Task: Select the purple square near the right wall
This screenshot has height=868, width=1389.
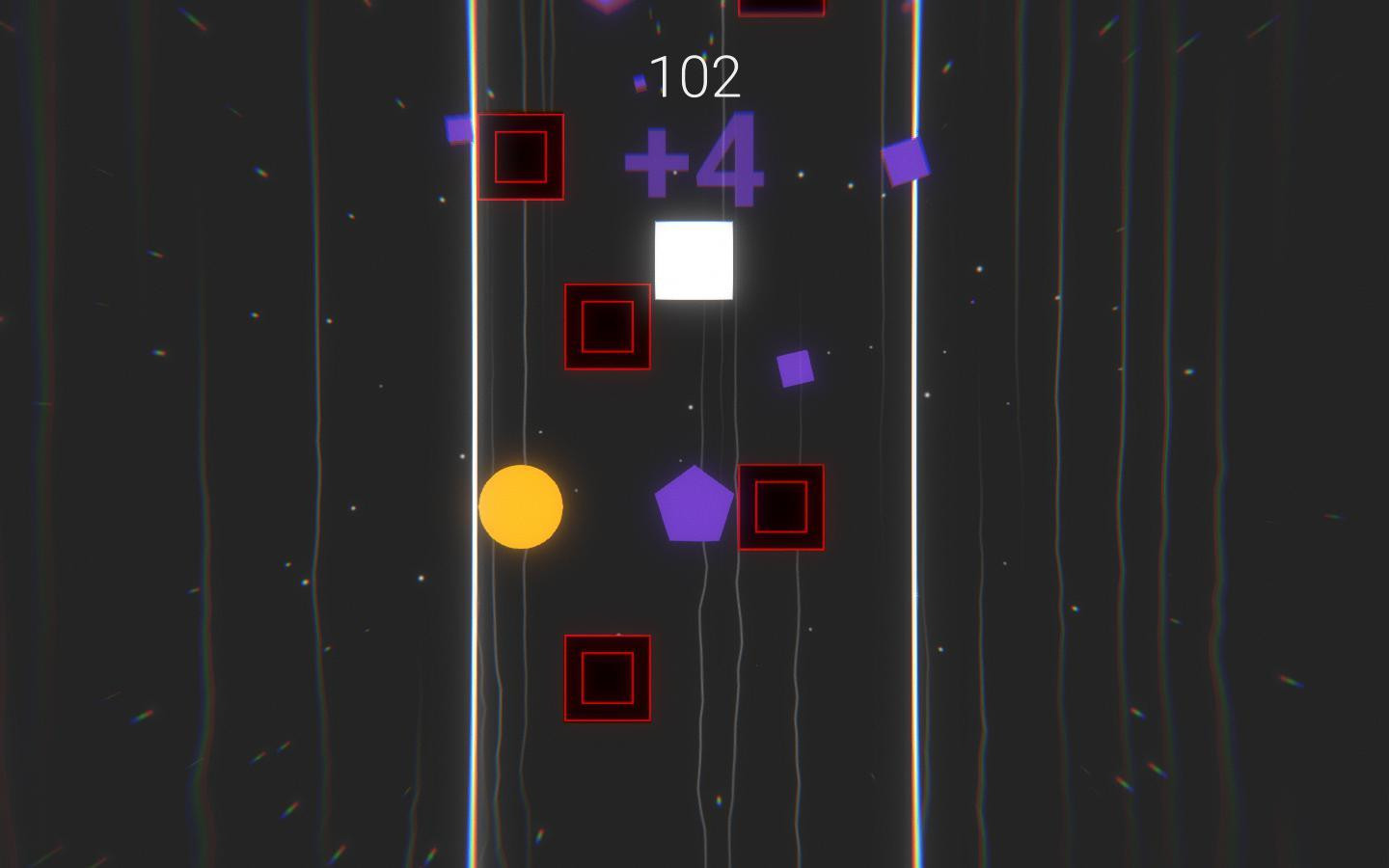Action: 905,165
